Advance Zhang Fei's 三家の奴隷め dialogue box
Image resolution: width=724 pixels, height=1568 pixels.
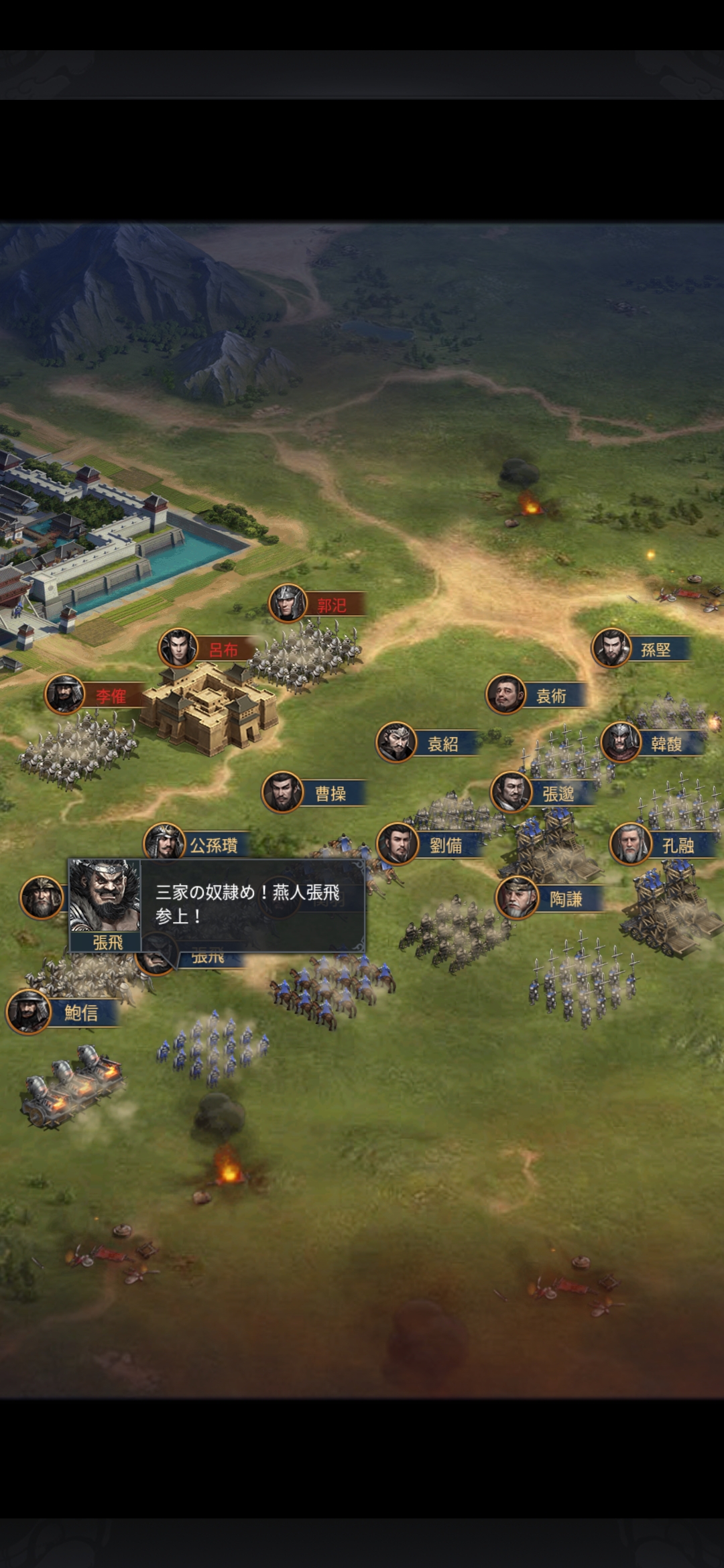(x=248, y=905)
